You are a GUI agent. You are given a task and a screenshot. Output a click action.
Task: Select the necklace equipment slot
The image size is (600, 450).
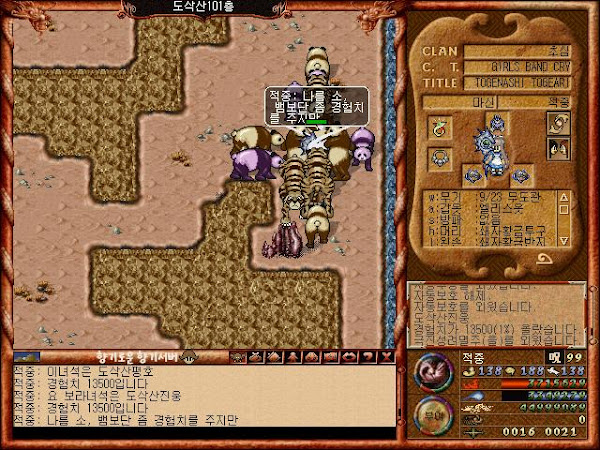point(439,158)
